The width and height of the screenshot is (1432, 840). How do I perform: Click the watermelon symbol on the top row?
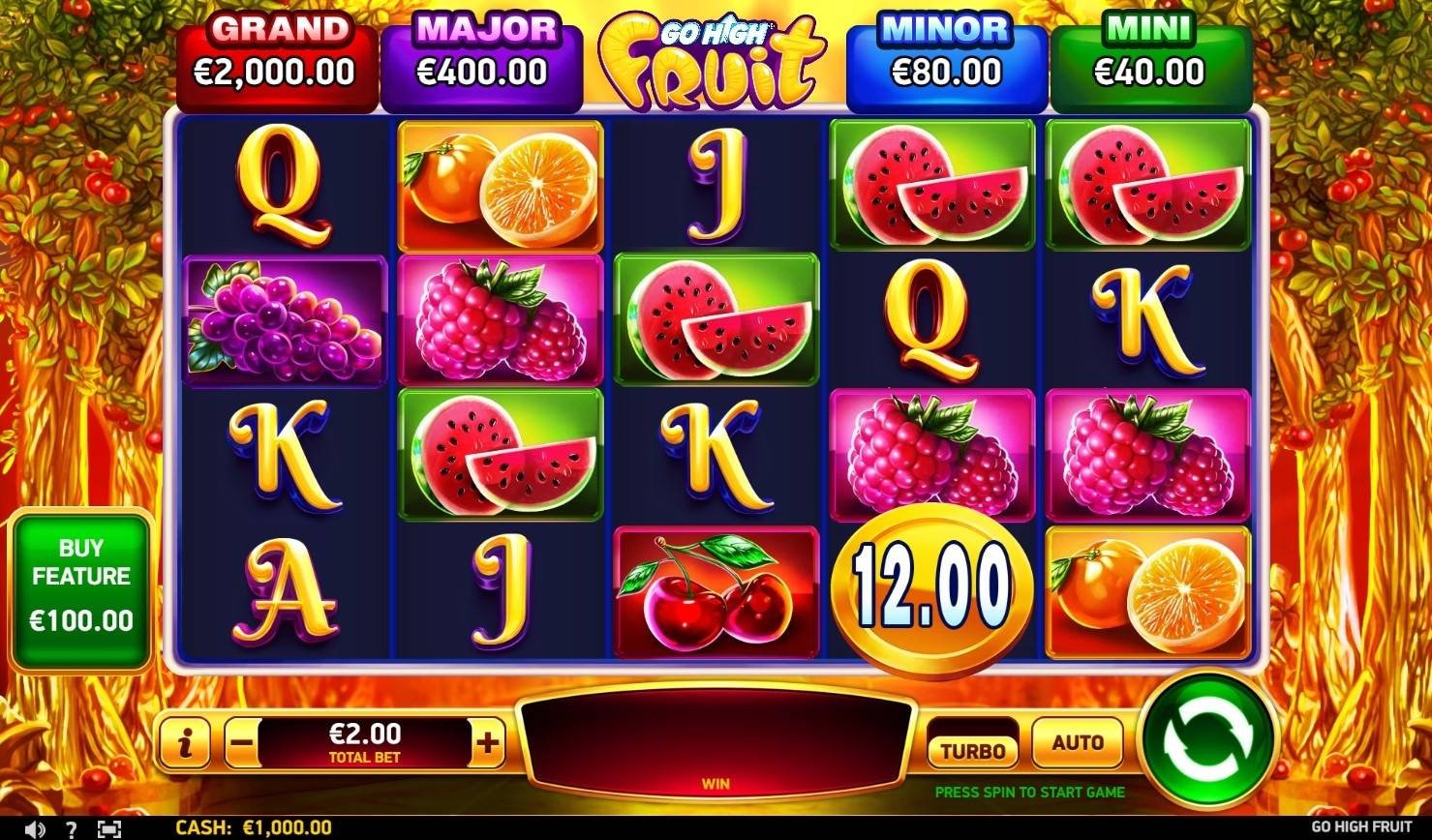point(931,186)
